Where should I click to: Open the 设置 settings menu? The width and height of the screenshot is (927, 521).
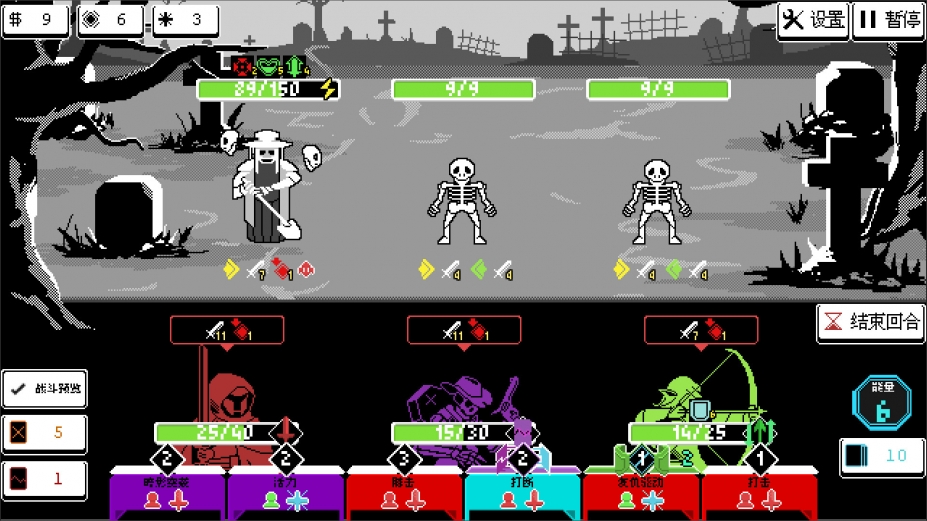tap(813, 20)
